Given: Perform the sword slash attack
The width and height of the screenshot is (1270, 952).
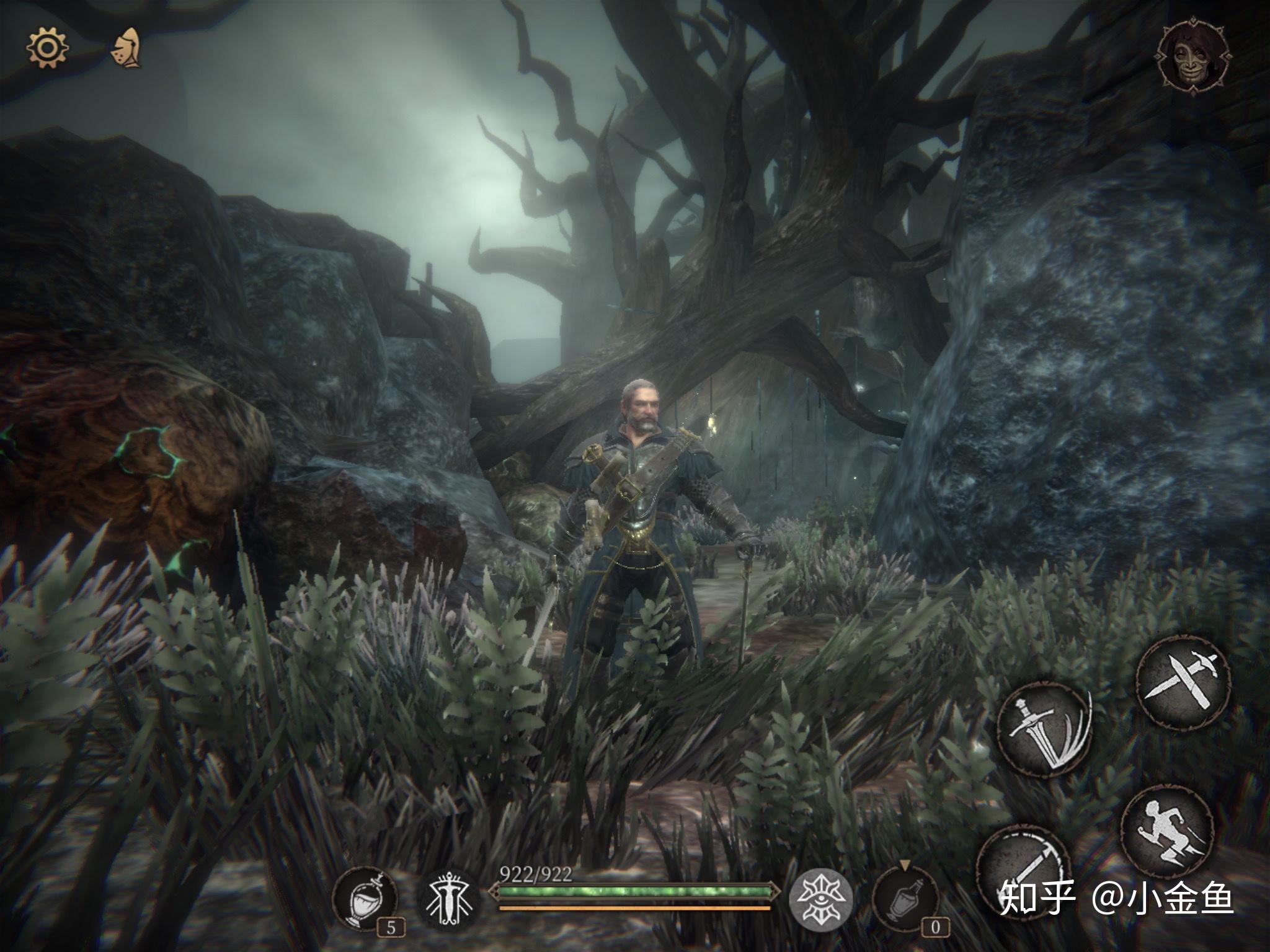Looking at the screenshot, I should coord(1044,729).
